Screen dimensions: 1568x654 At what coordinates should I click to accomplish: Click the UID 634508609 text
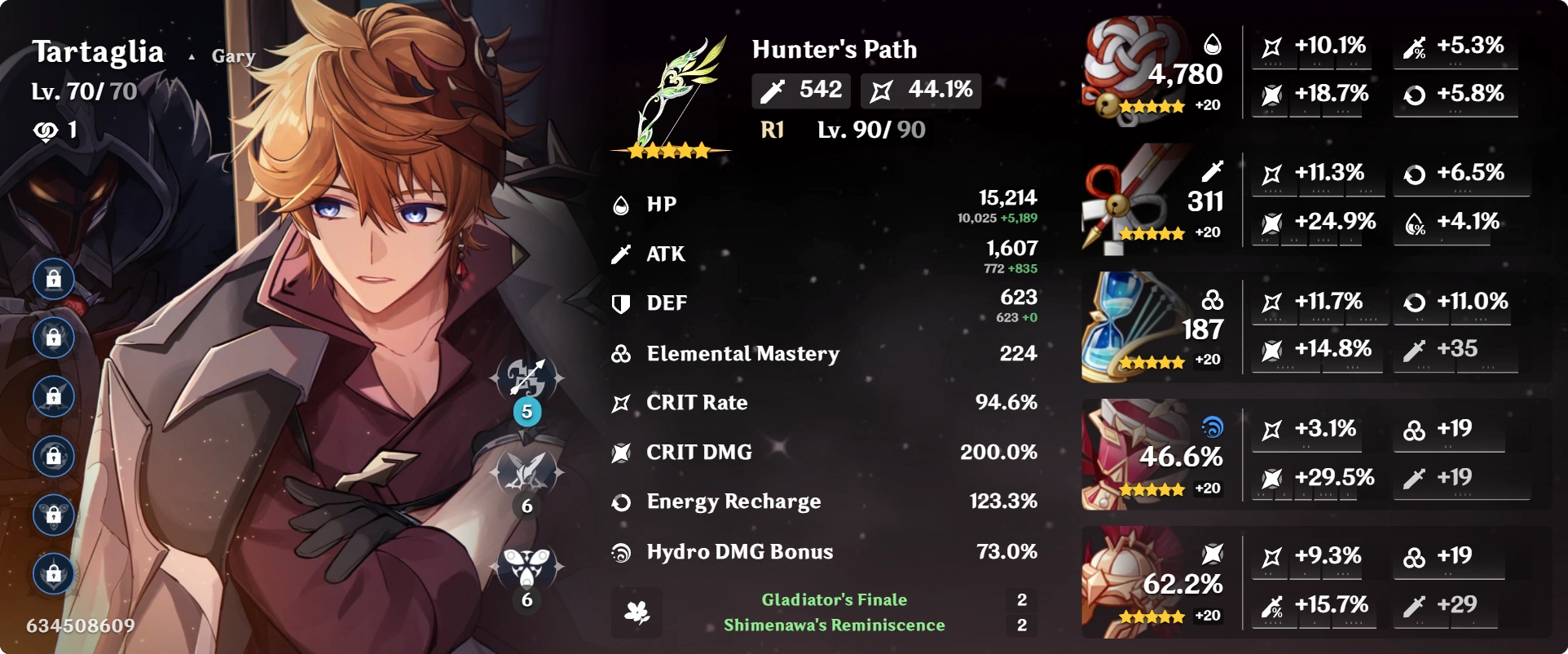tap(79, 625)
